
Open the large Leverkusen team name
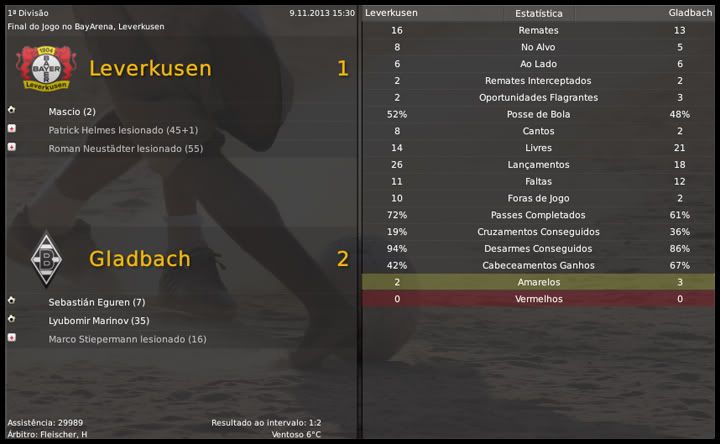pos(150,68)
